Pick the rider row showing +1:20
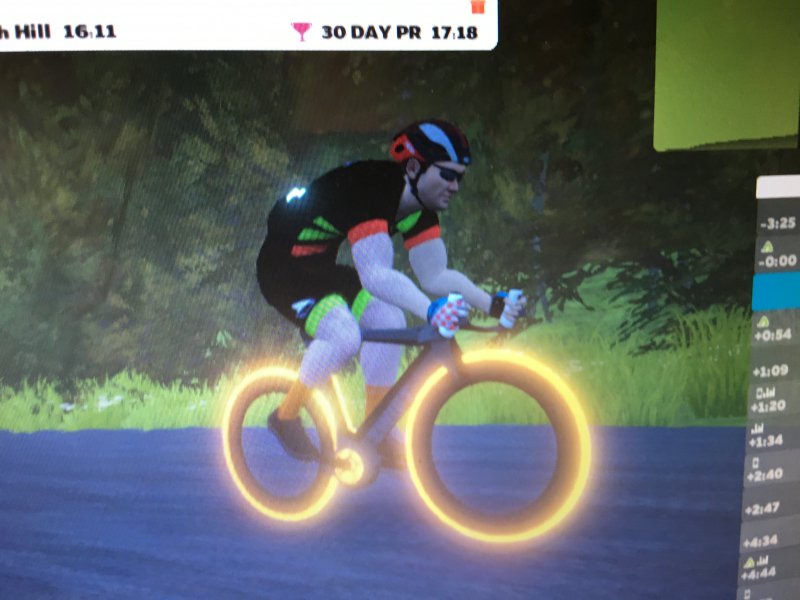Screen dimensions: 800x600 [775, 403]
